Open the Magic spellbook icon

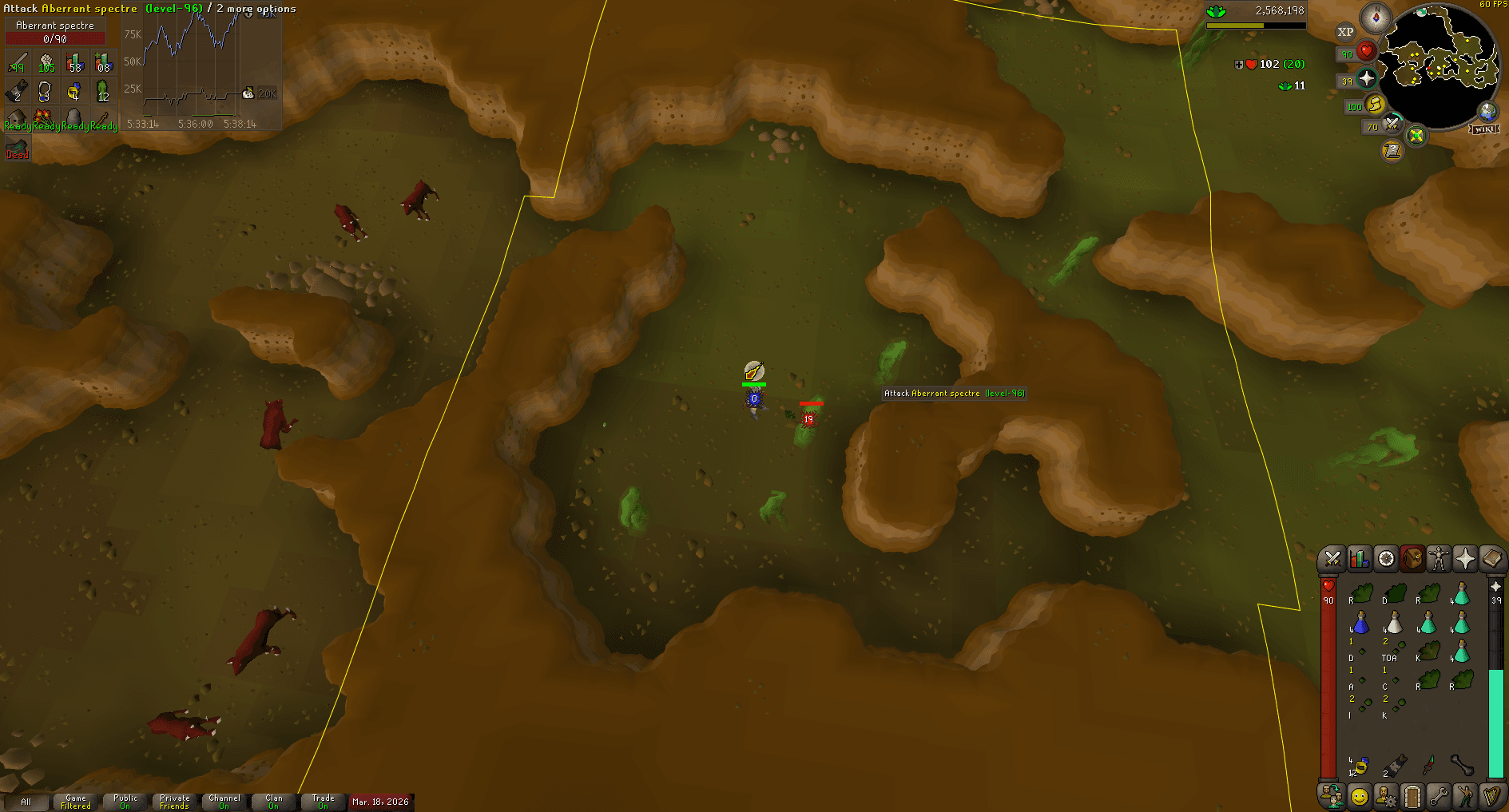point(1493,558)
